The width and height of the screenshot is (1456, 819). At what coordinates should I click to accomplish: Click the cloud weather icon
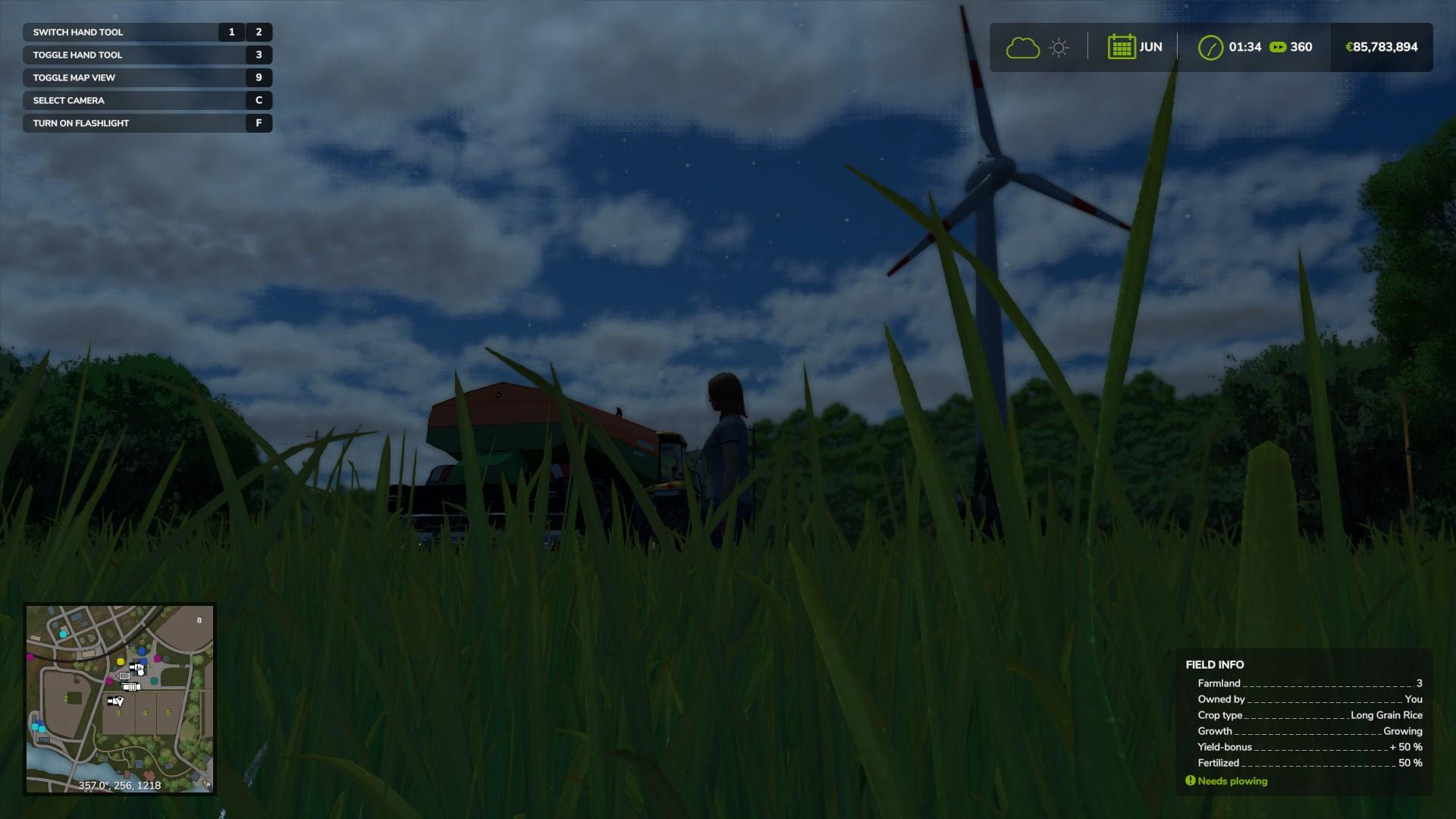point(1023,47)
